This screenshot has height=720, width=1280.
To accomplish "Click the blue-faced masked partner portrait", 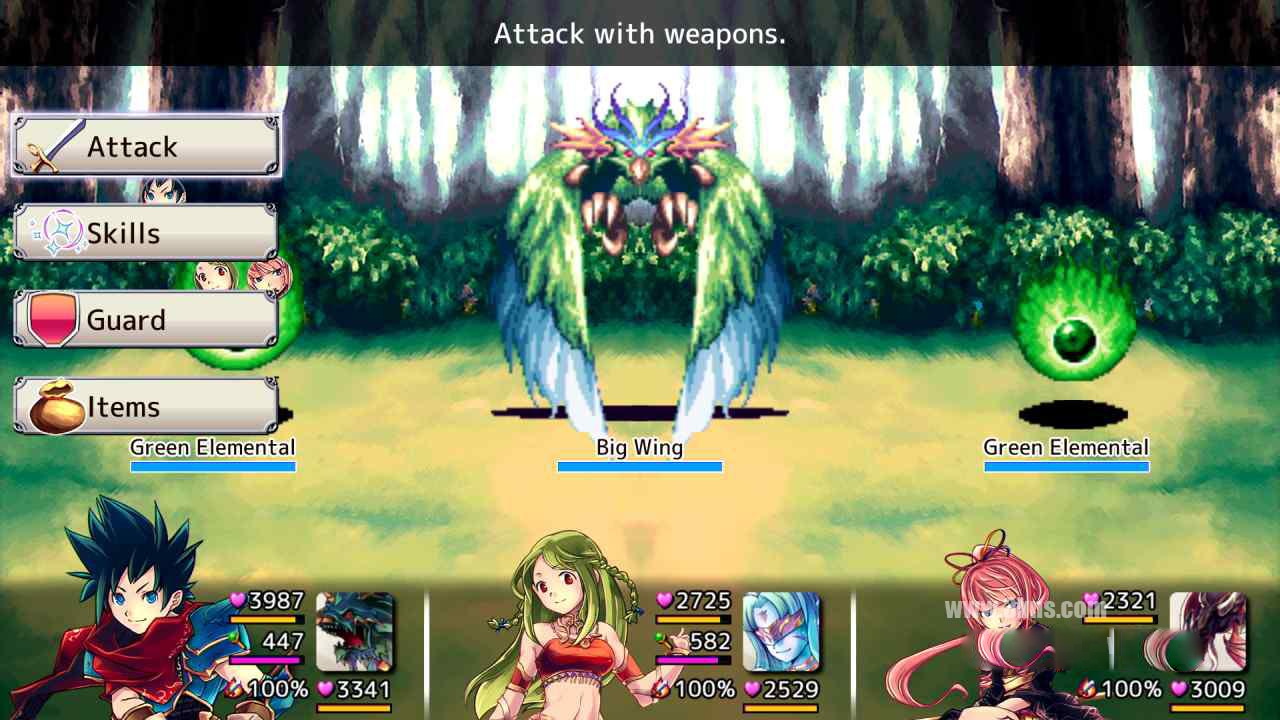I will 781,631.
